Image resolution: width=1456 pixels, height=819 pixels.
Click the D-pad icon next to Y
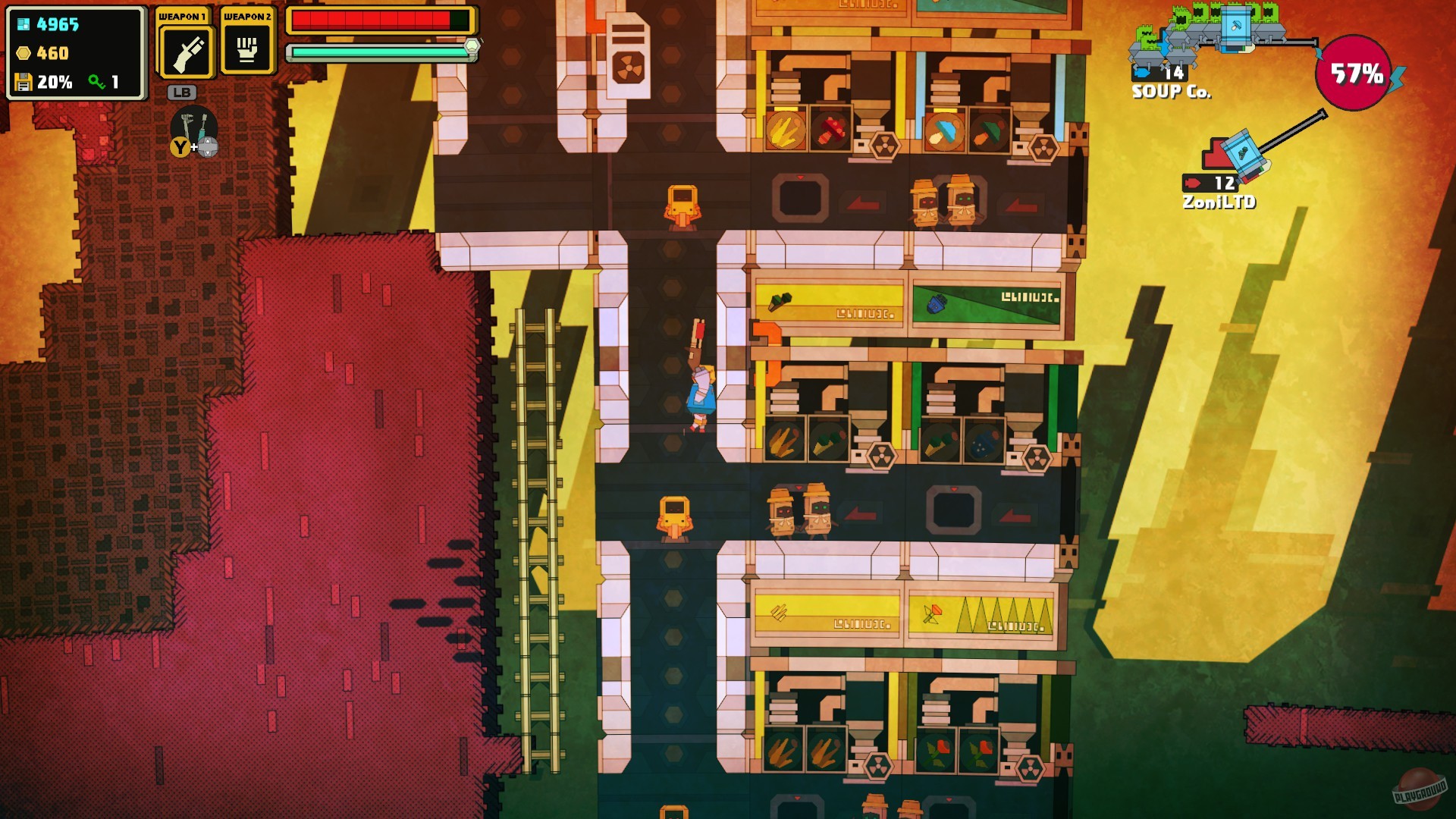206,145
